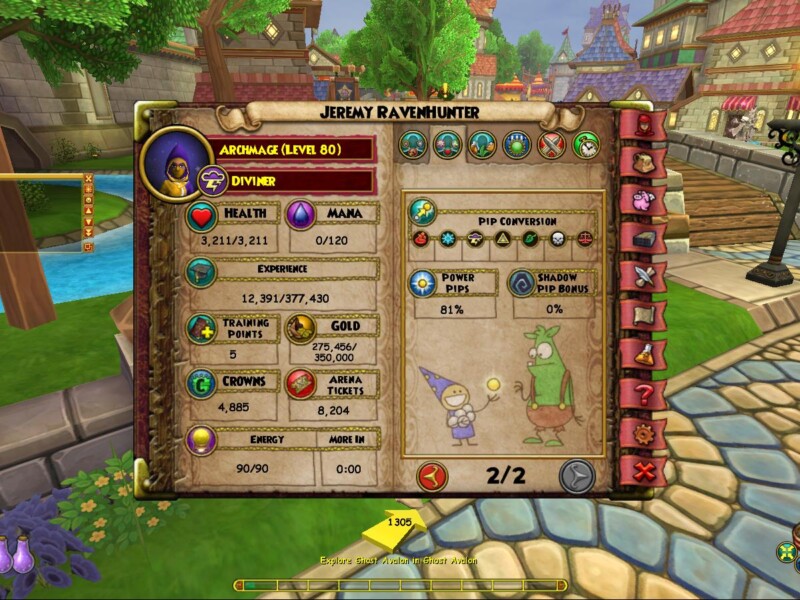Open the backpack tab

(x=642, y=162)
